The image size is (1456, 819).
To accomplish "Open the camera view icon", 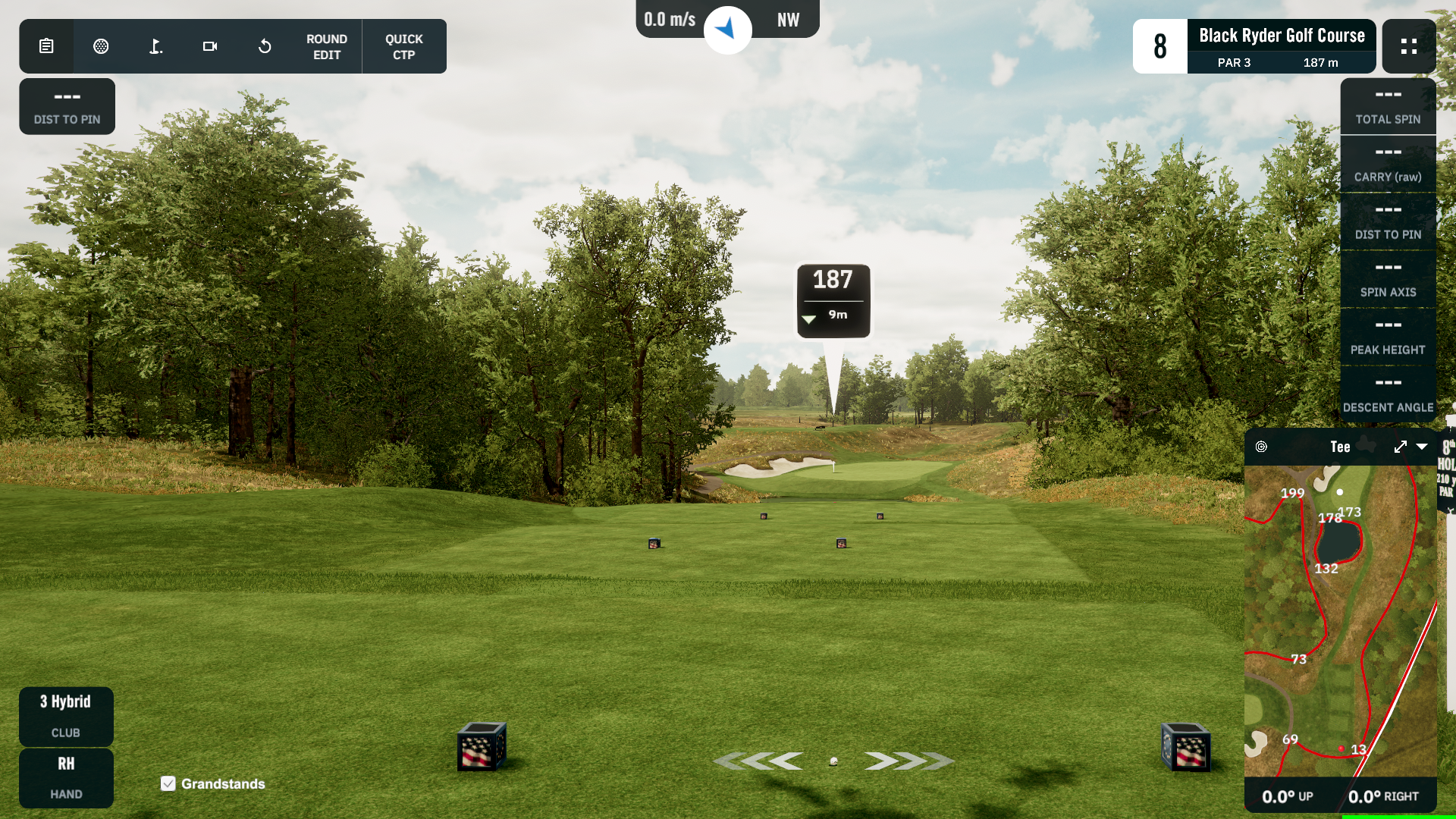I will click(210, 46).
